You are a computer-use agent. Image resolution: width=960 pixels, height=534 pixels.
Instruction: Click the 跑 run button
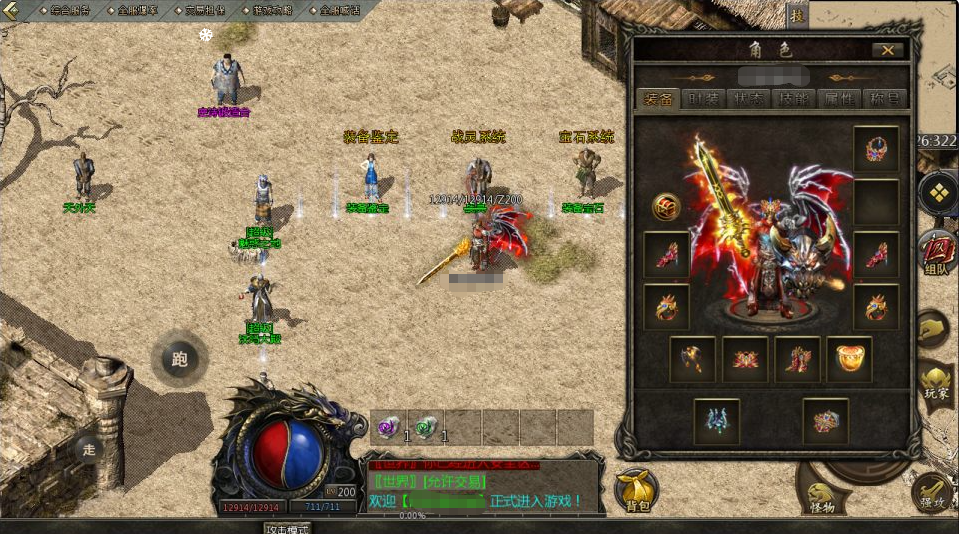tap(180, 359)
